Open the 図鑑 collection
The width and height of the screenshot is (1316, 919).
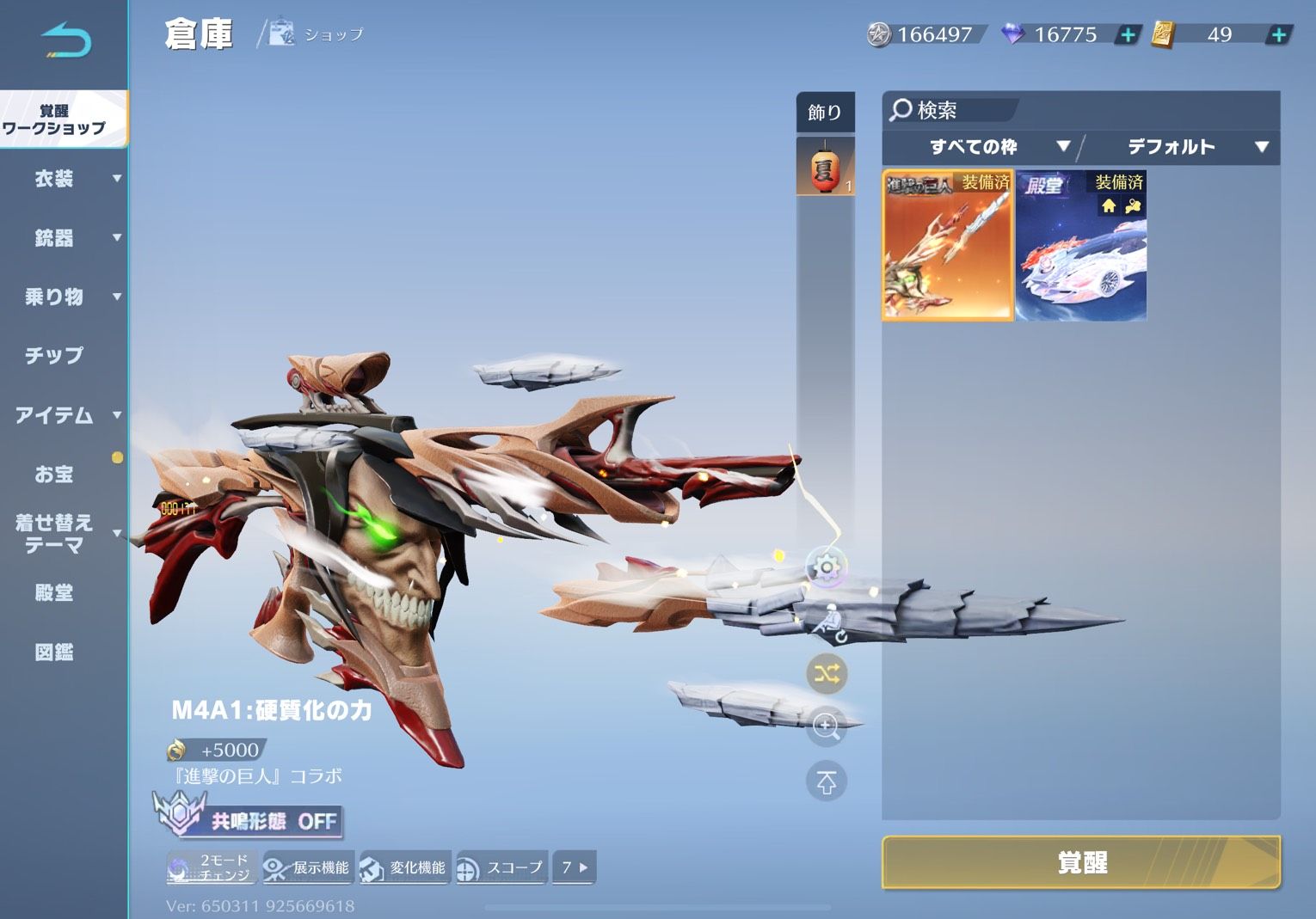pyautogui.click(x=54, y=652)
